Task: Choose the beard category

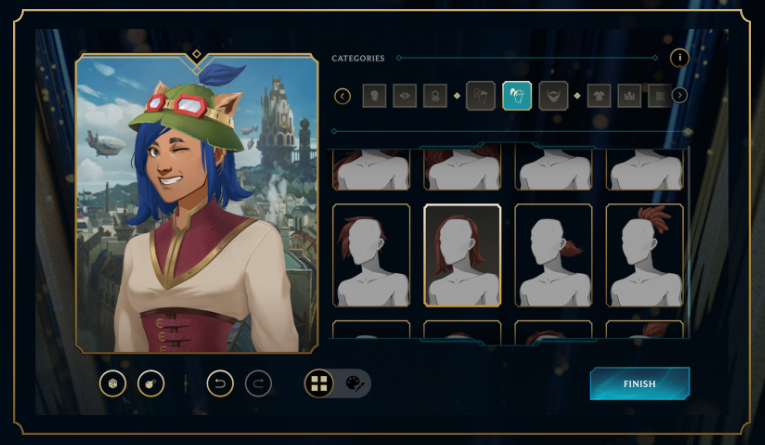Action: 553,96
